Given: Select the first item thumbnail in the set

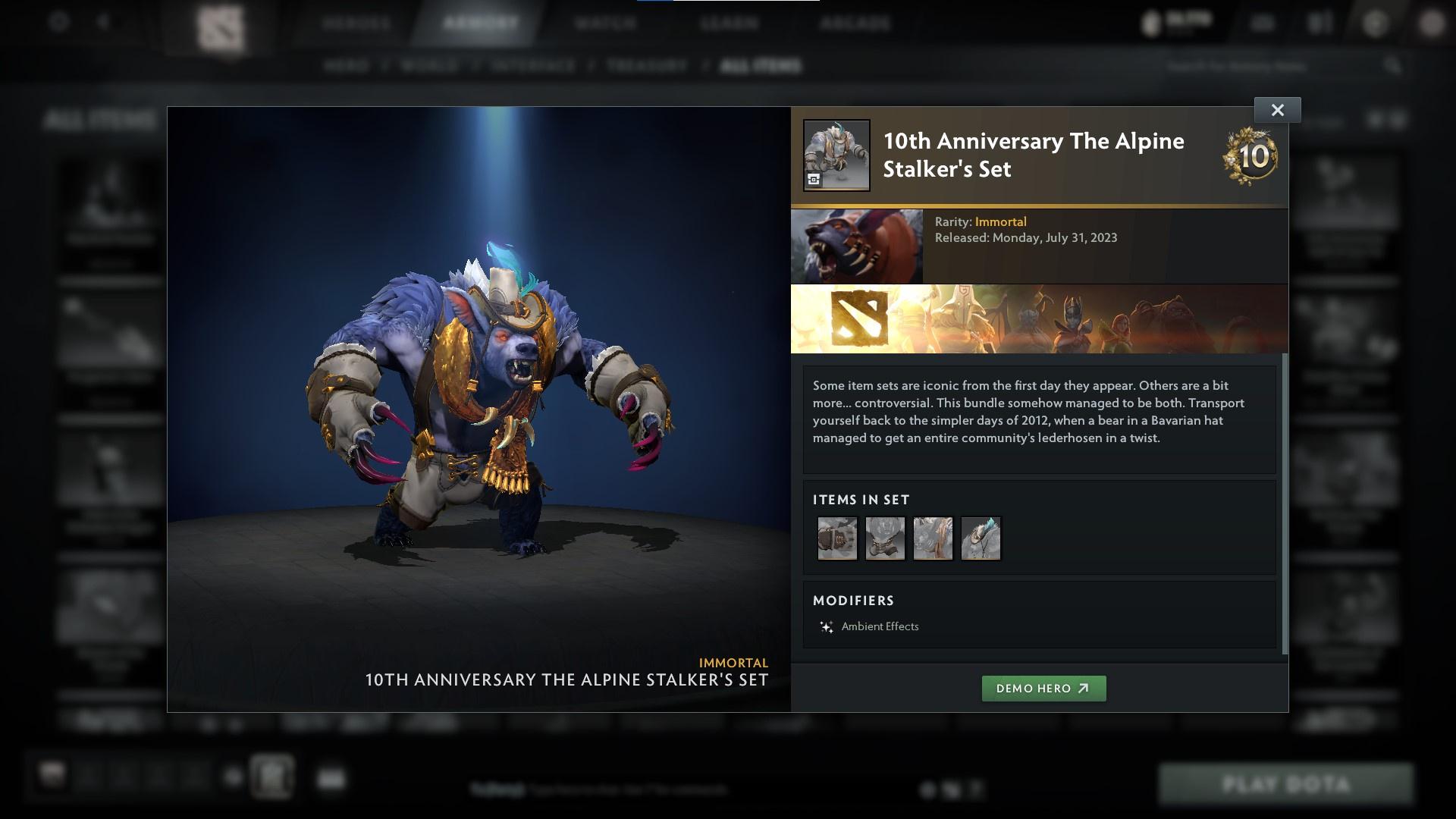Looking at the screenshot, I should (x=837, y=538).
